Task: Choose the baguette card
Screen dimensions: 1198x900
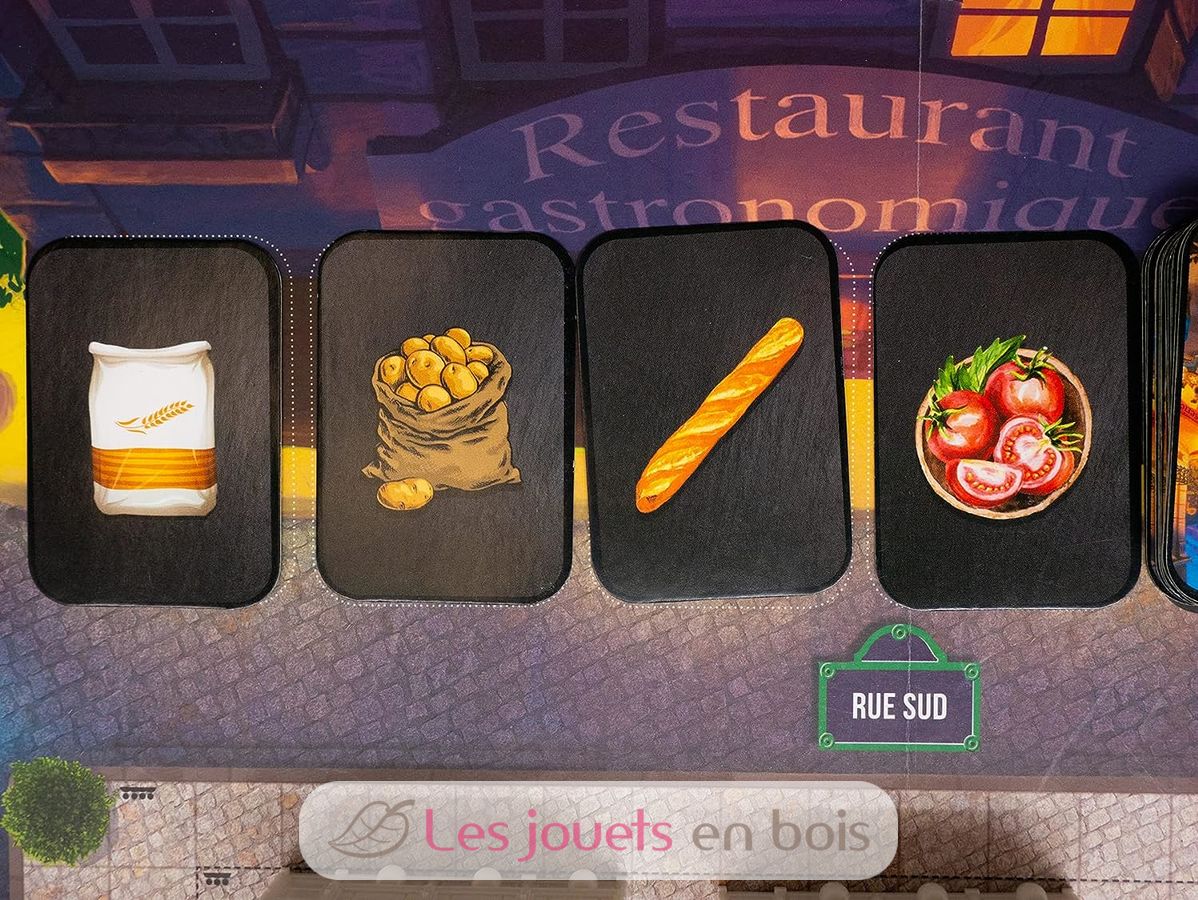Action: (x=716, y=412)
